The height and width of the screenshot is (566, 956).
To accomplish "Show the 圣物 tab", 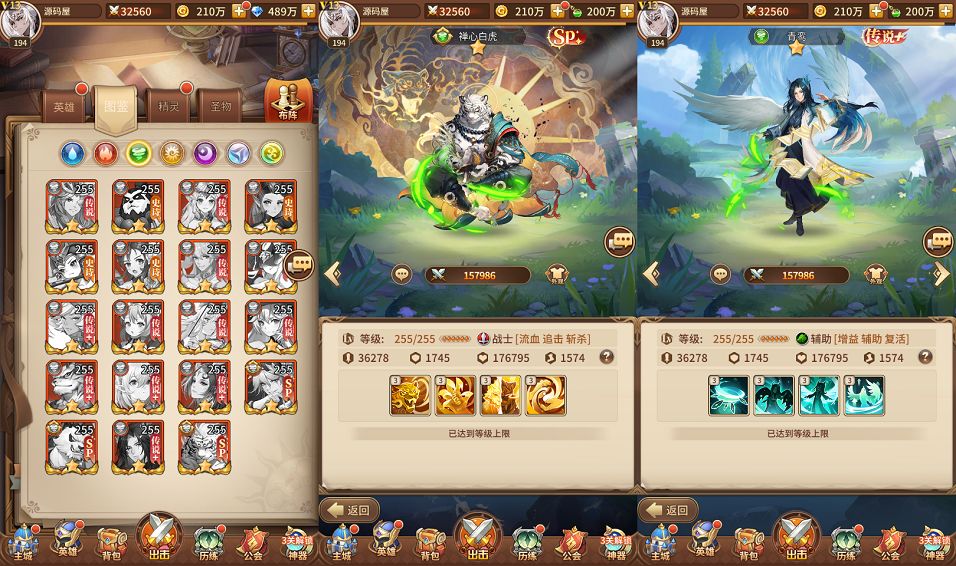I will click(220, 107).
